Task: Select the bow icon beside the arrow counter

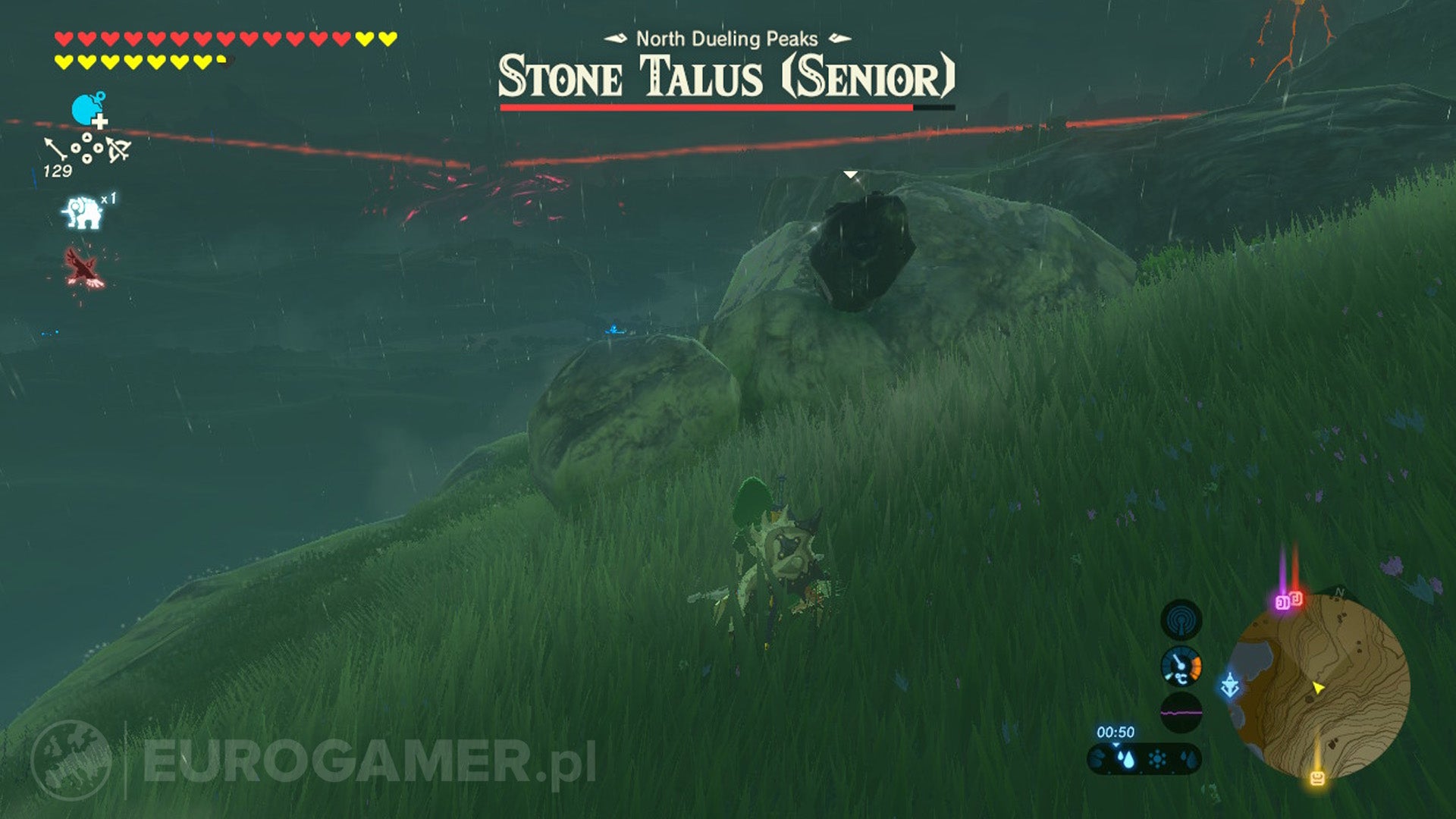Action: tap(119, 149)
